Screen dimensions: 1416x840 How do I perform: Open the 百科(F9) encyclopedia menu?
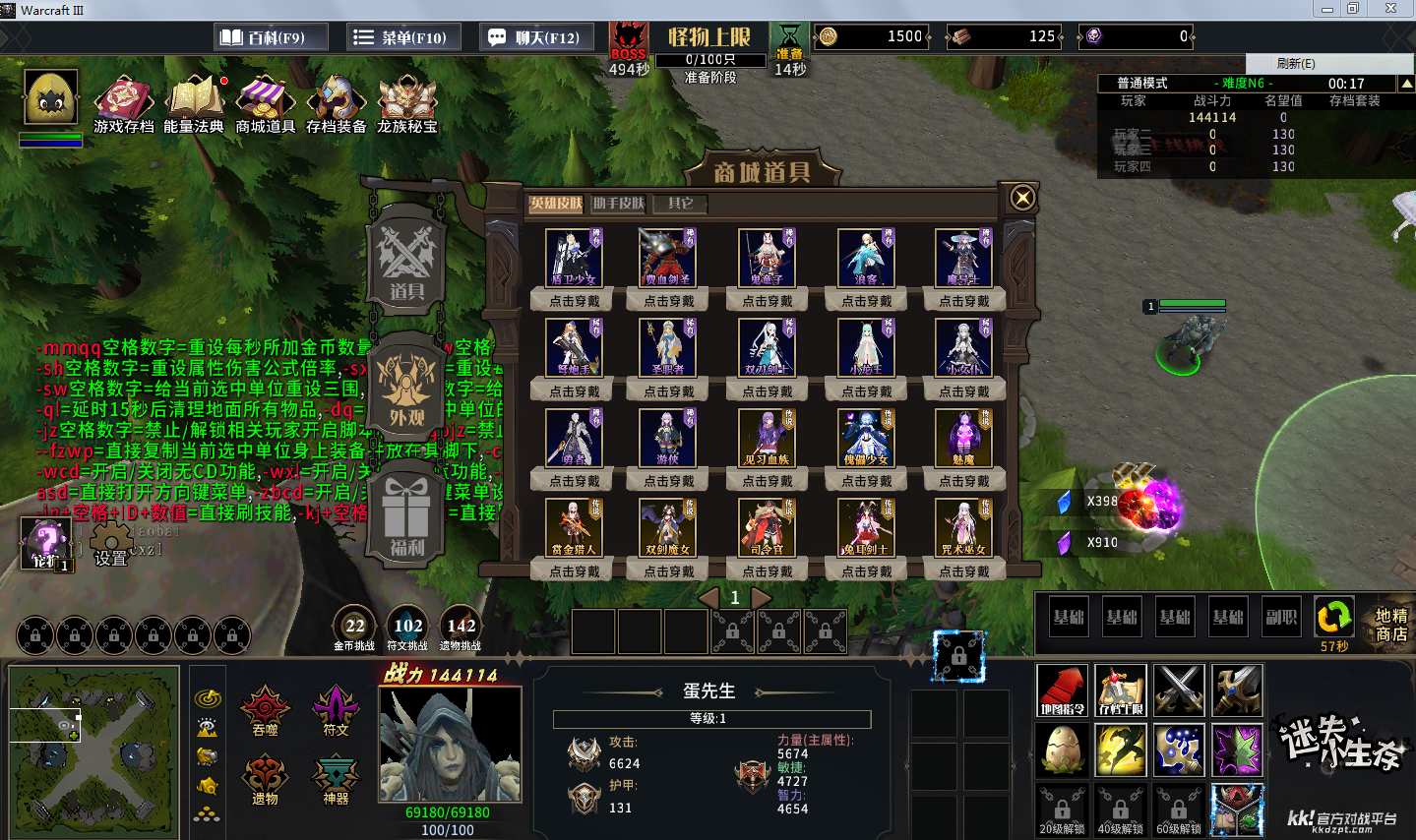[263, 37]
